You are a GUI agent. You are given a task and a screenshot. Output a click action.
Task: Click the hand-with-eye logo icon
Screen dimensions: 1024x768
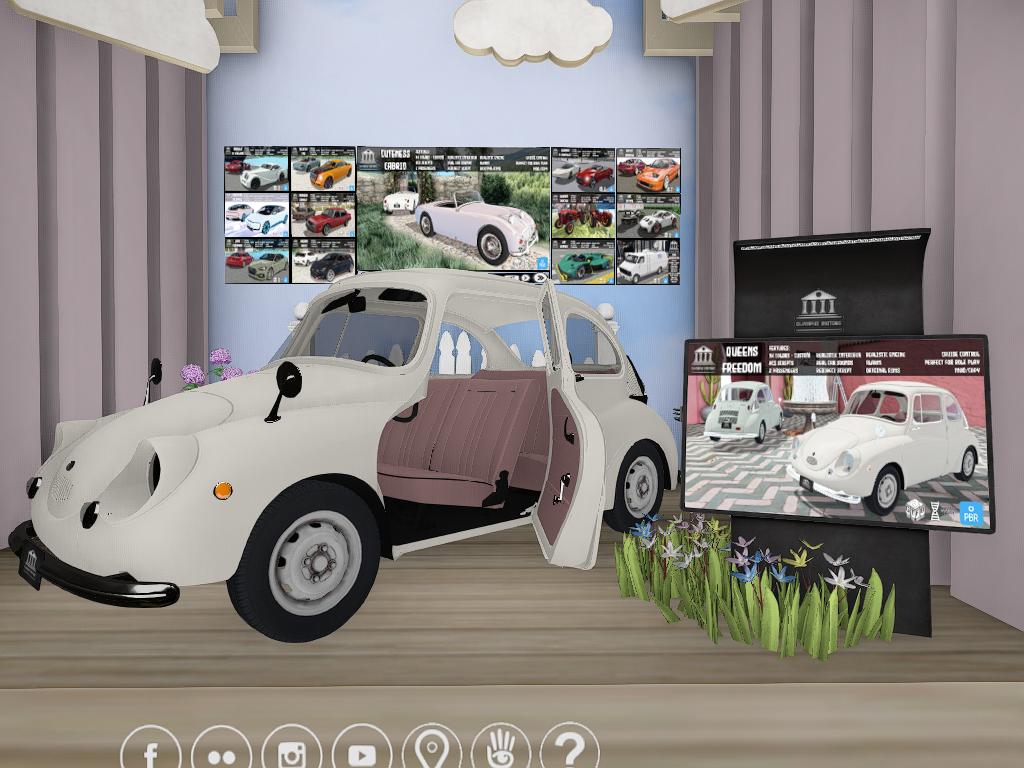click(x=501, y=751)
